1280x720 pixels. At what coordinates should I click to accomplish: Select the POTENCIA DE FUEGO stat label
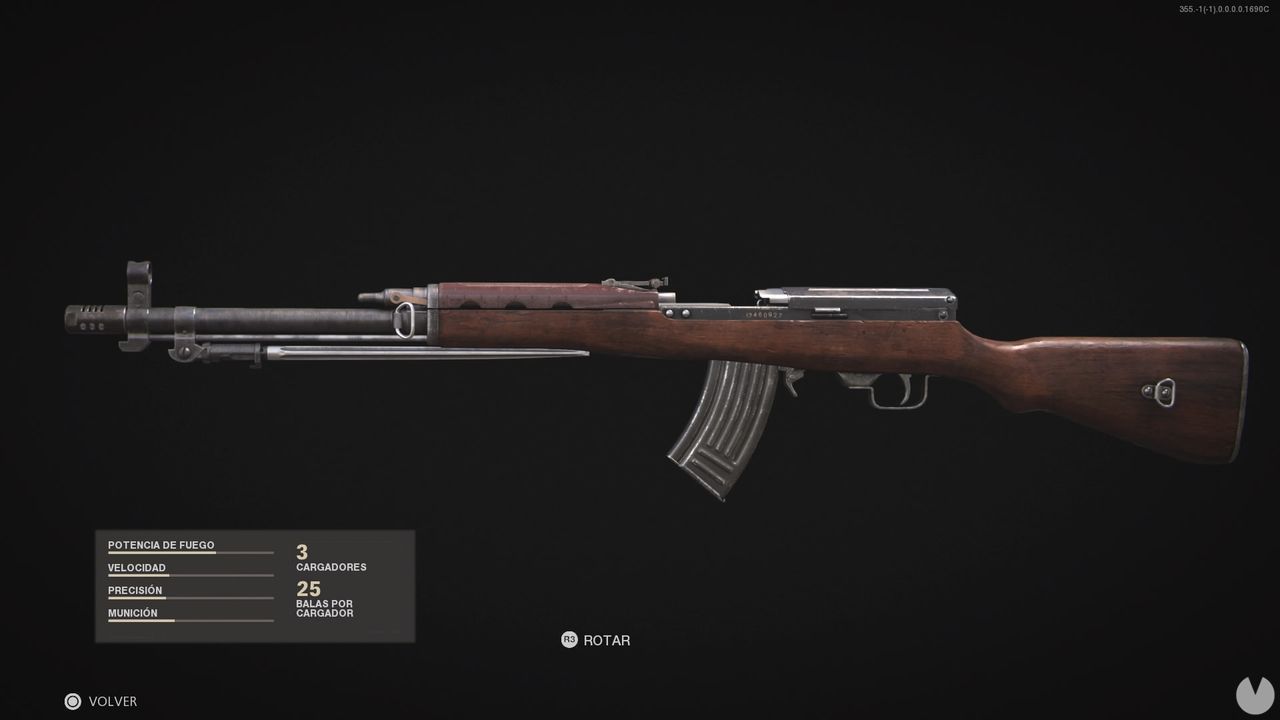coord(161,545)
